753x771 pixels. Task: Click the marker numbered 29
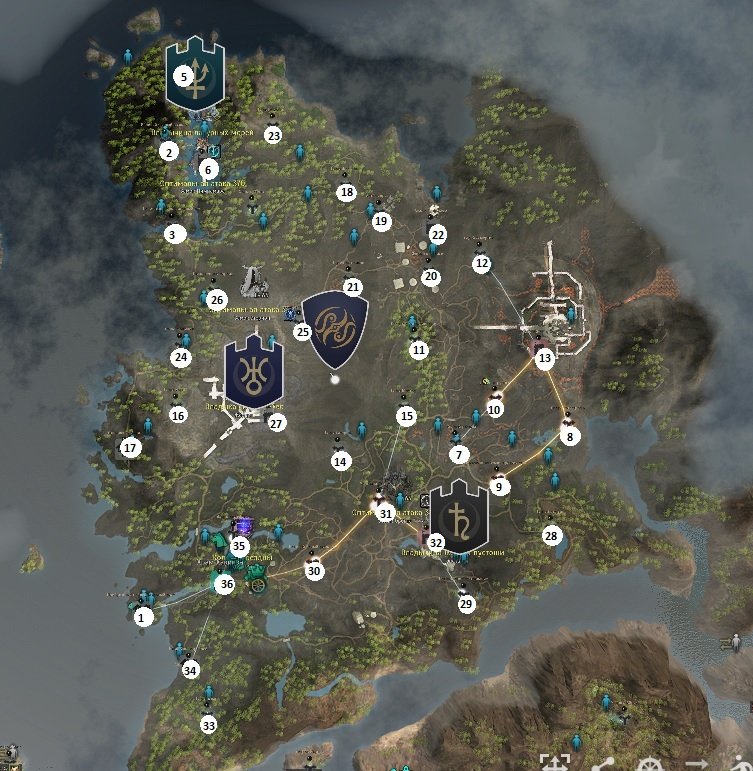click(466, 603)
